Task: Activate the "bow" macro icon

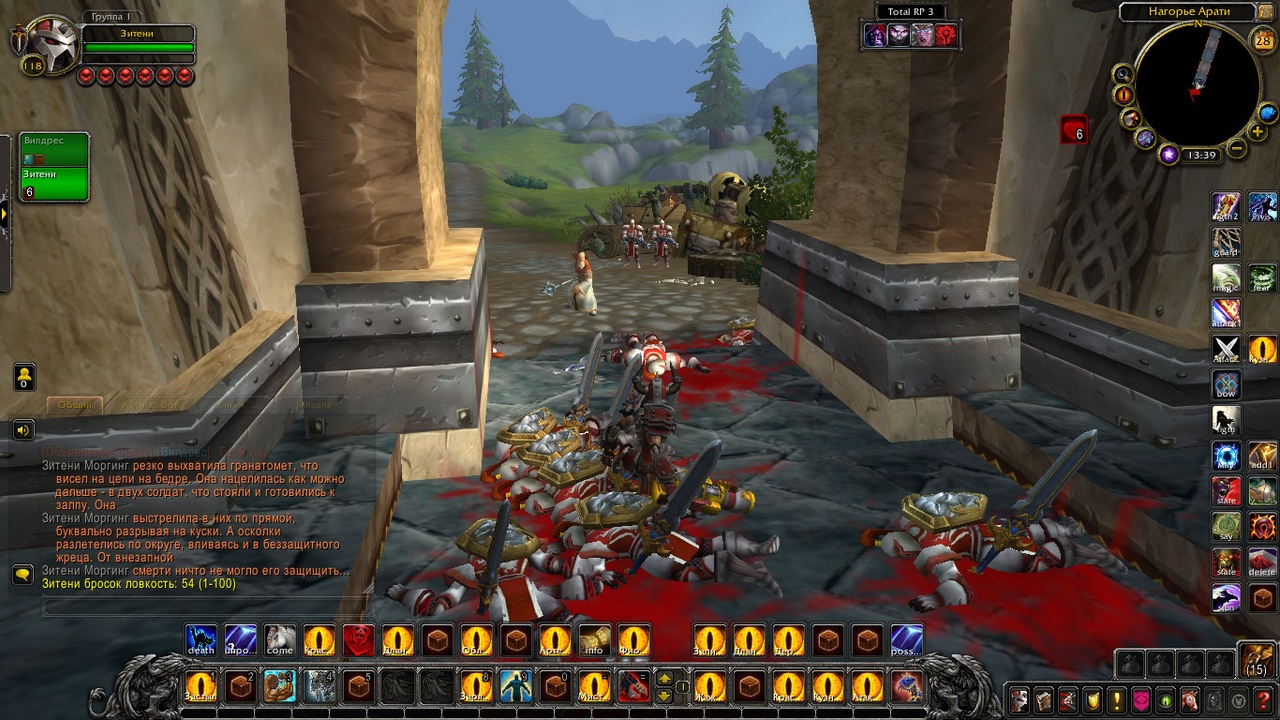Action: pyautogui.click(x=1226, y=385)
